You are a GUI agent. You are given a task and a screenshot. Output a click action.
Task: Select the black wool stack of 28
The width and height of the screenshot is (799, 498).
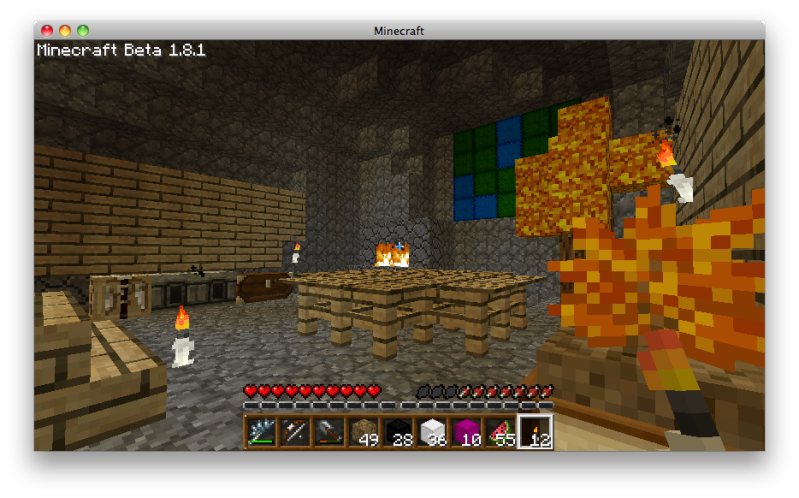pyautogui.click(x=398, y=432)
